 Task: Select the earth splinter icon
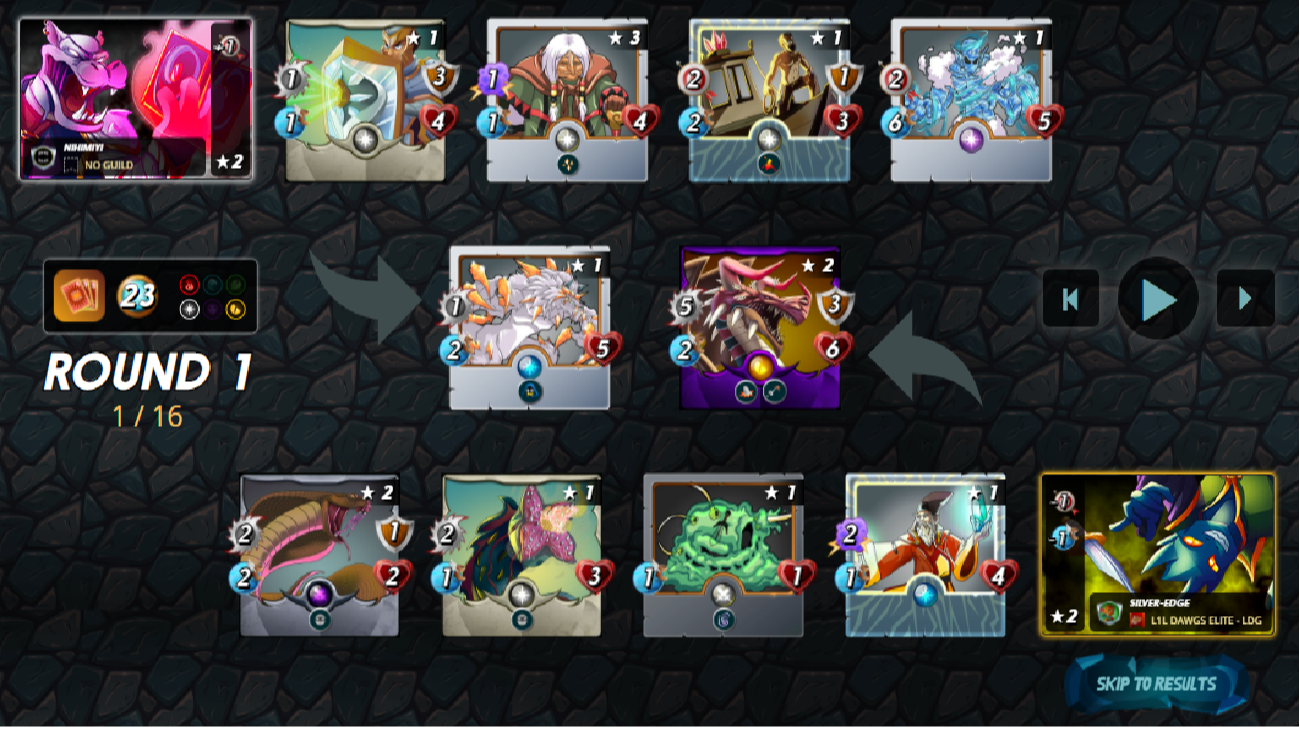(x=235, y=285)
